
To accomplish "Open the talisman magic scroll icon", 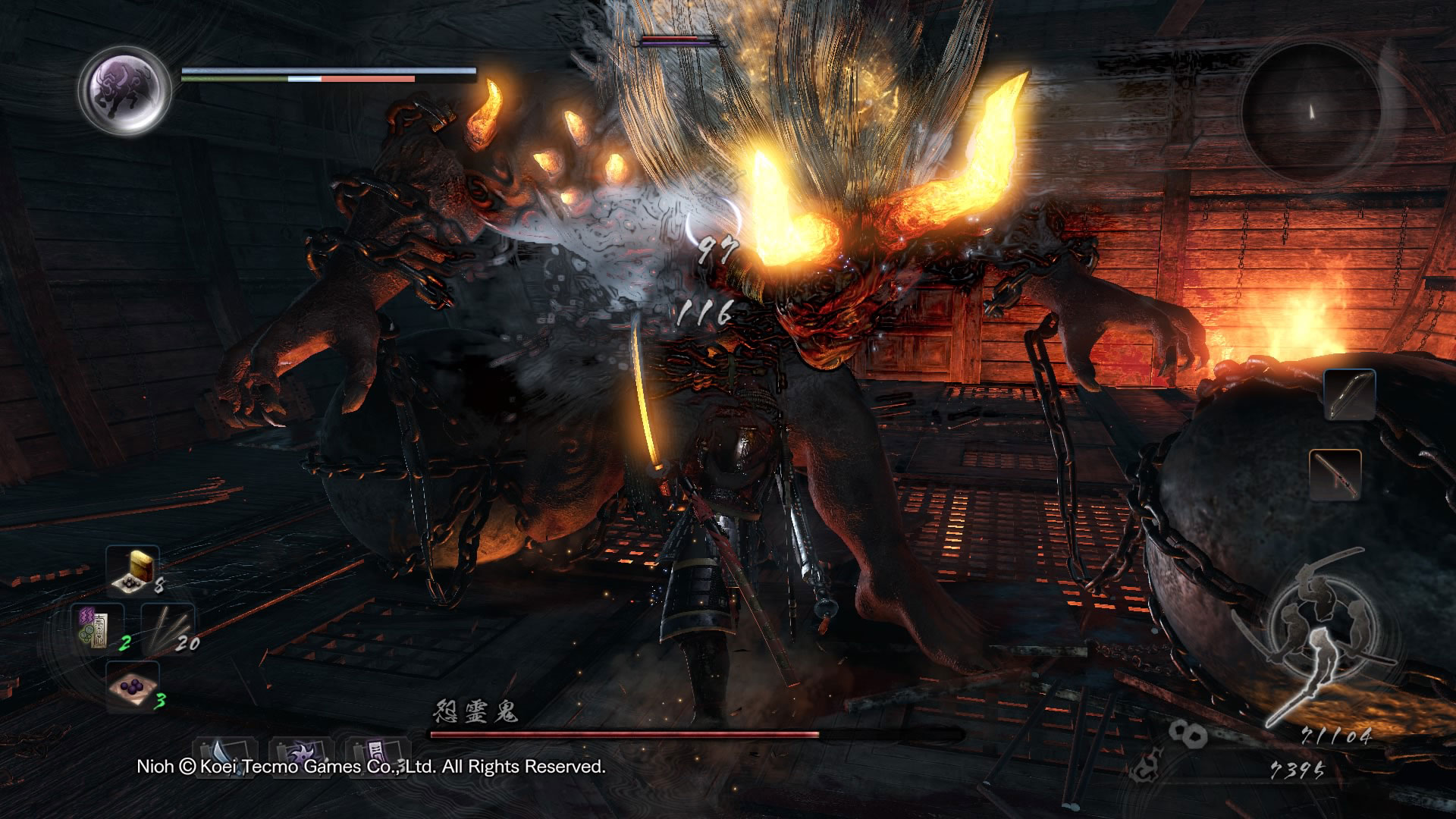I will [377, 754].
